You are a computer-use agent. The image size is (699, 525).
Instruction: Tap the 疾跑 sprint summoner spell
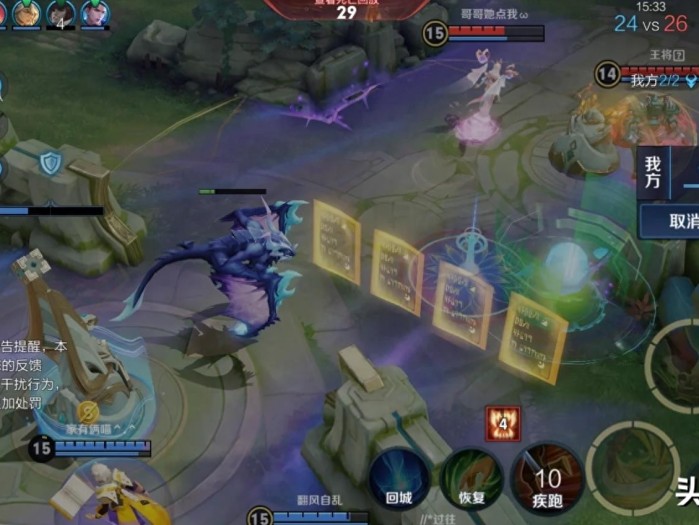(x=547, y=479)
